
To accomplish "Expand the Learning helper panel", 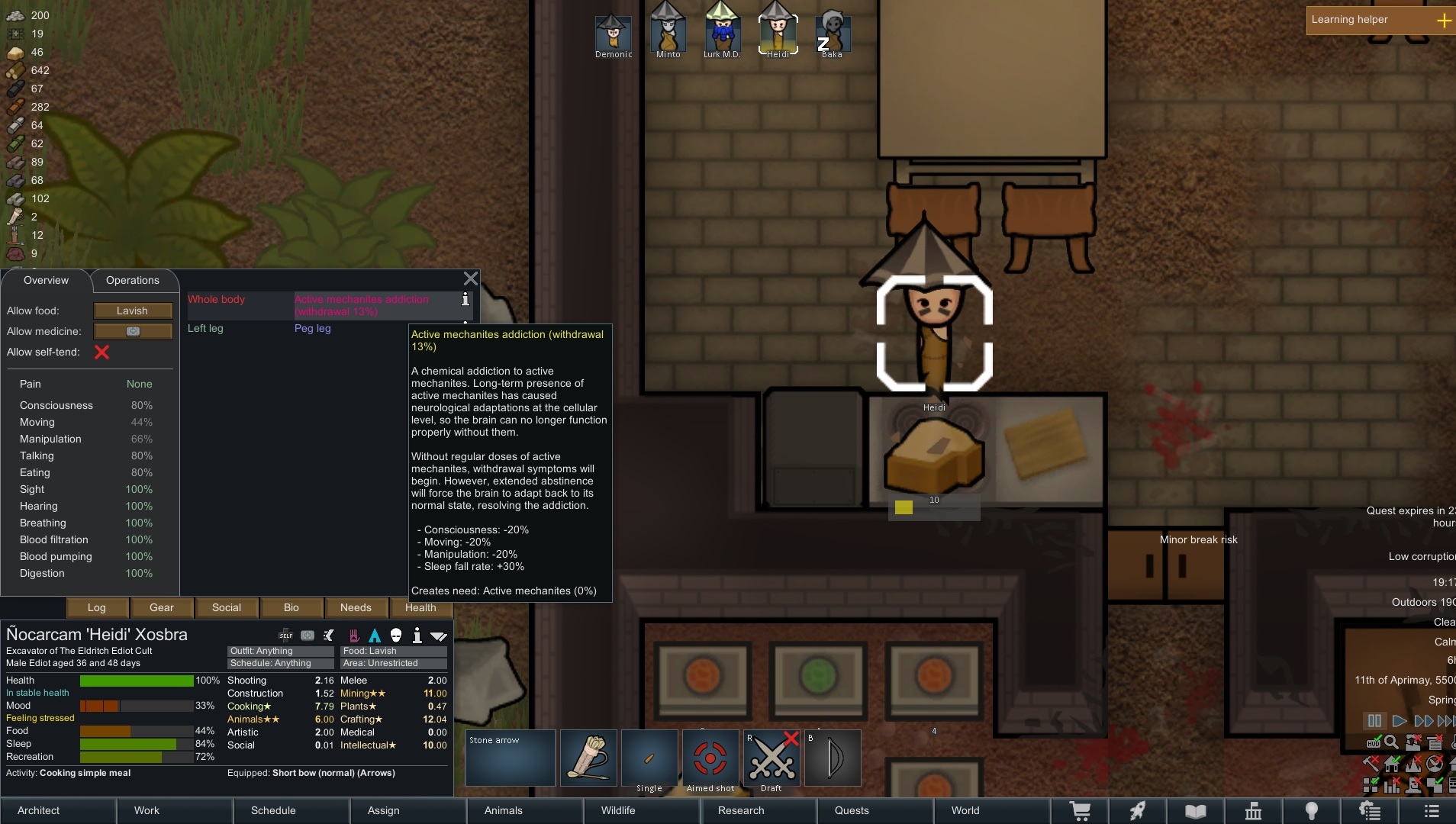I will pos(1443,21).
